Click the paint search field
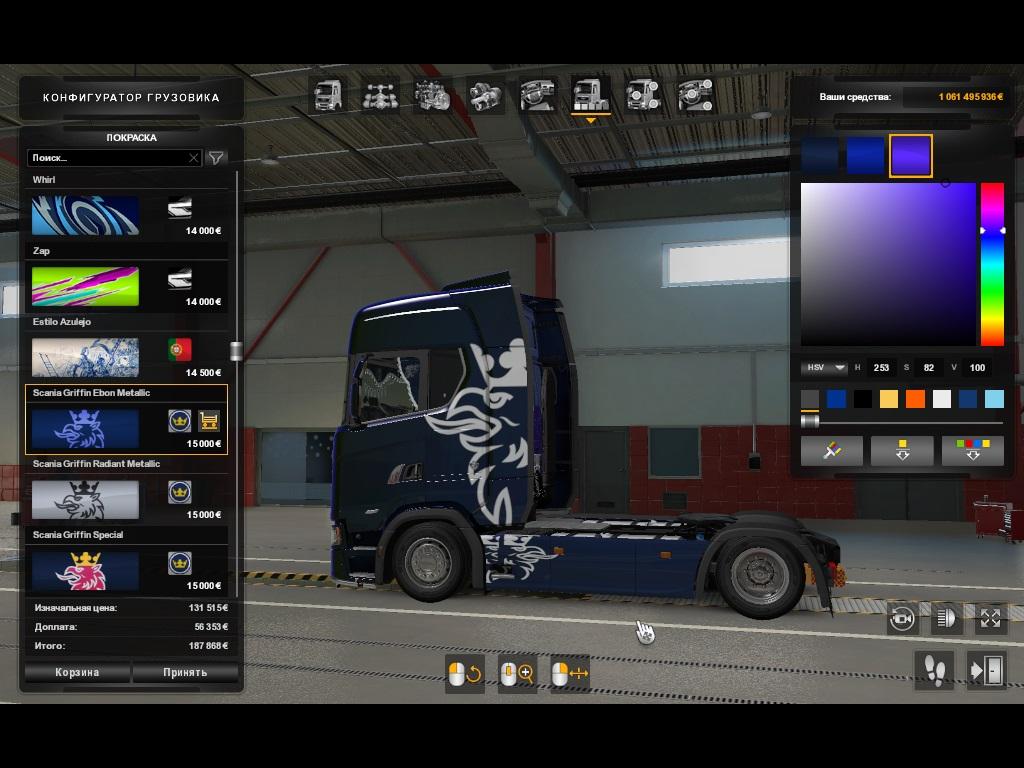 click(x=108, y=158)
